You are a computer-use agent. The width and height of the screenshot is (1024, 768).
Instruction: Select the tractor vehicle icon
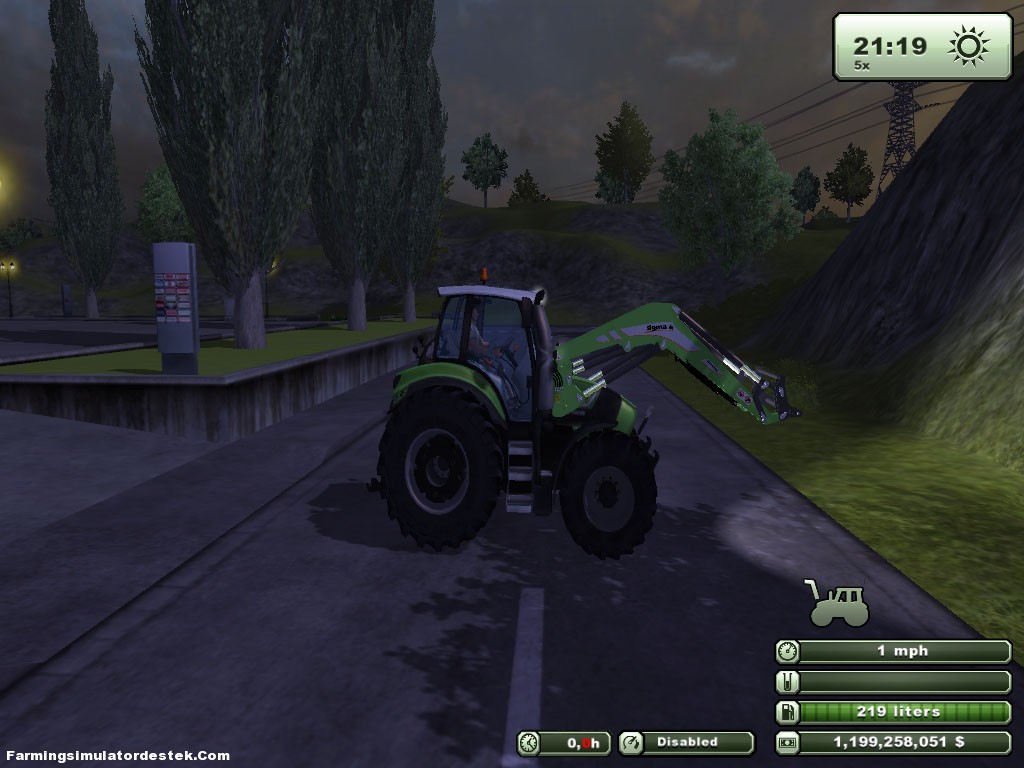pos(837,603)
